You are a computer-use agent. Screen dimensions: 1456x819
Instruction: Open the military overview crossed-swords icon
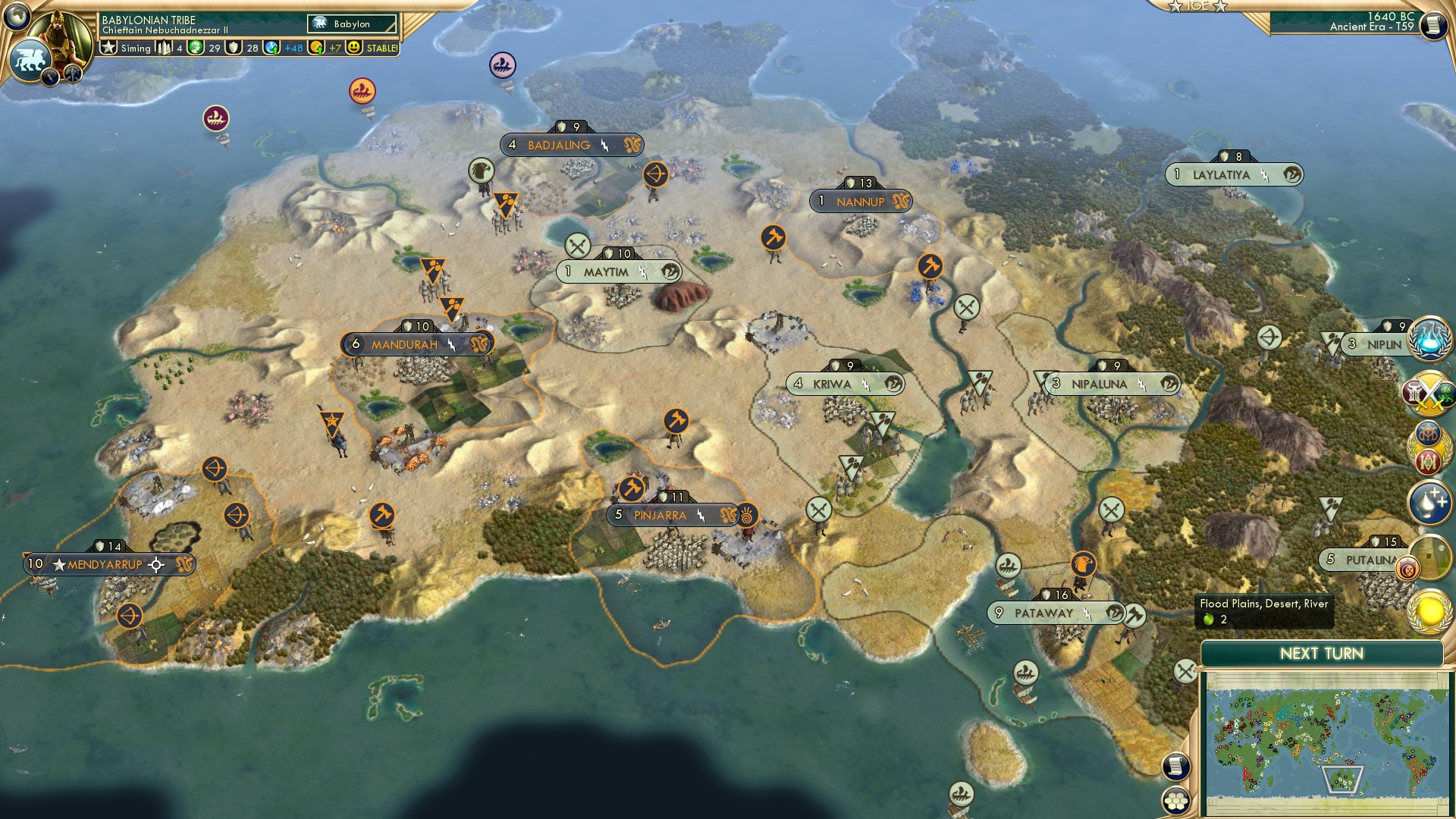pyautogui.click(x=1429, y=392)
